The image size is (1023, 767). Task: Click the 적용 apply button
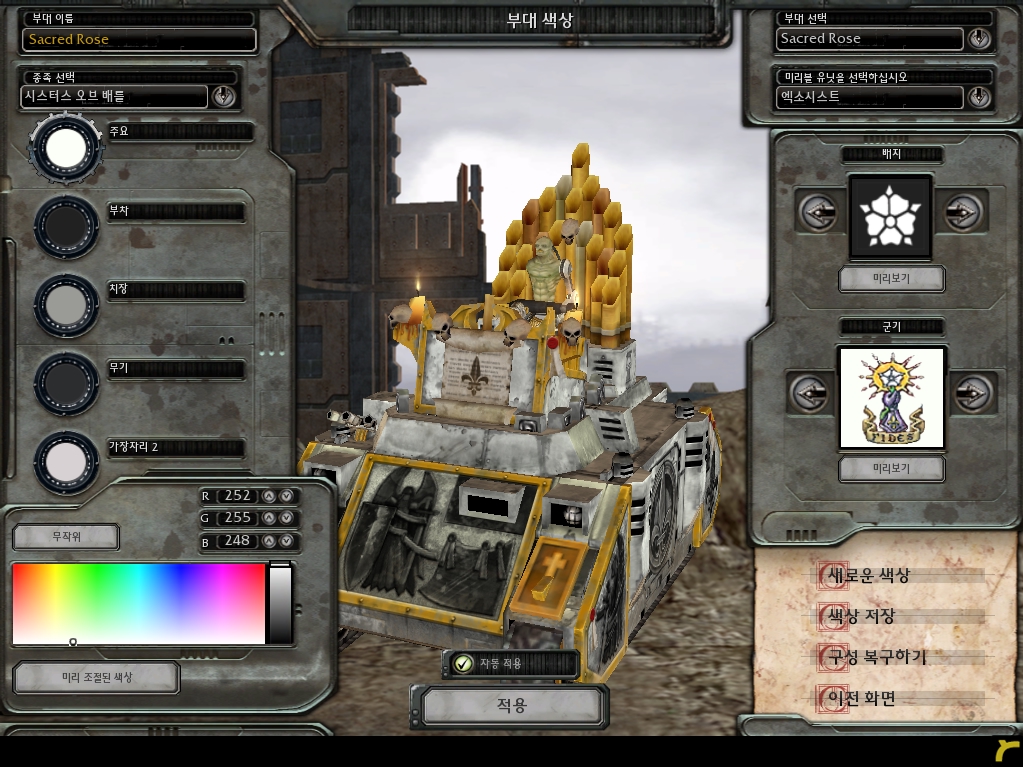click(x=510, y=705)
